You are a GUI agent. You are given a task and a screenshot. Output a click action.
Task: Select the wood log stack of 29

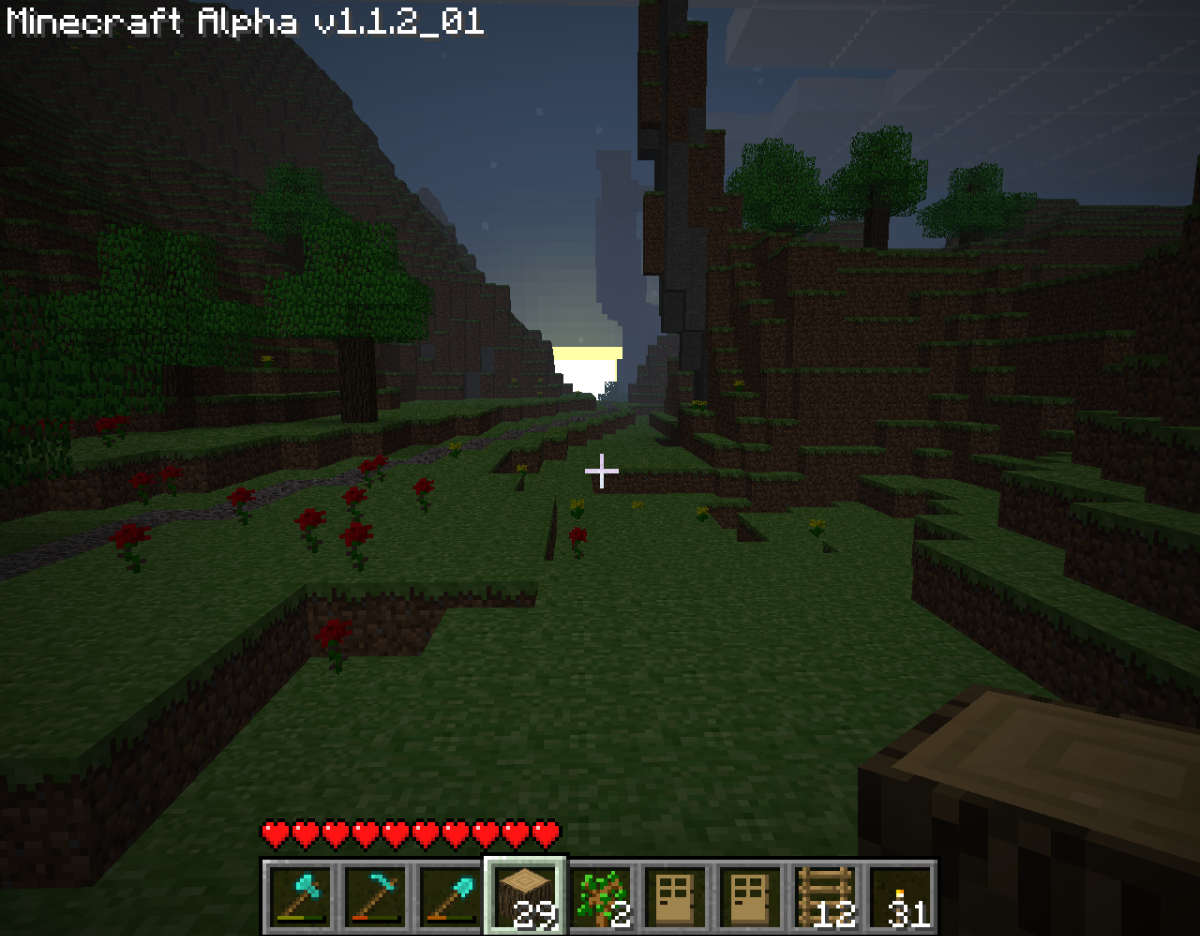coord(526,895)
